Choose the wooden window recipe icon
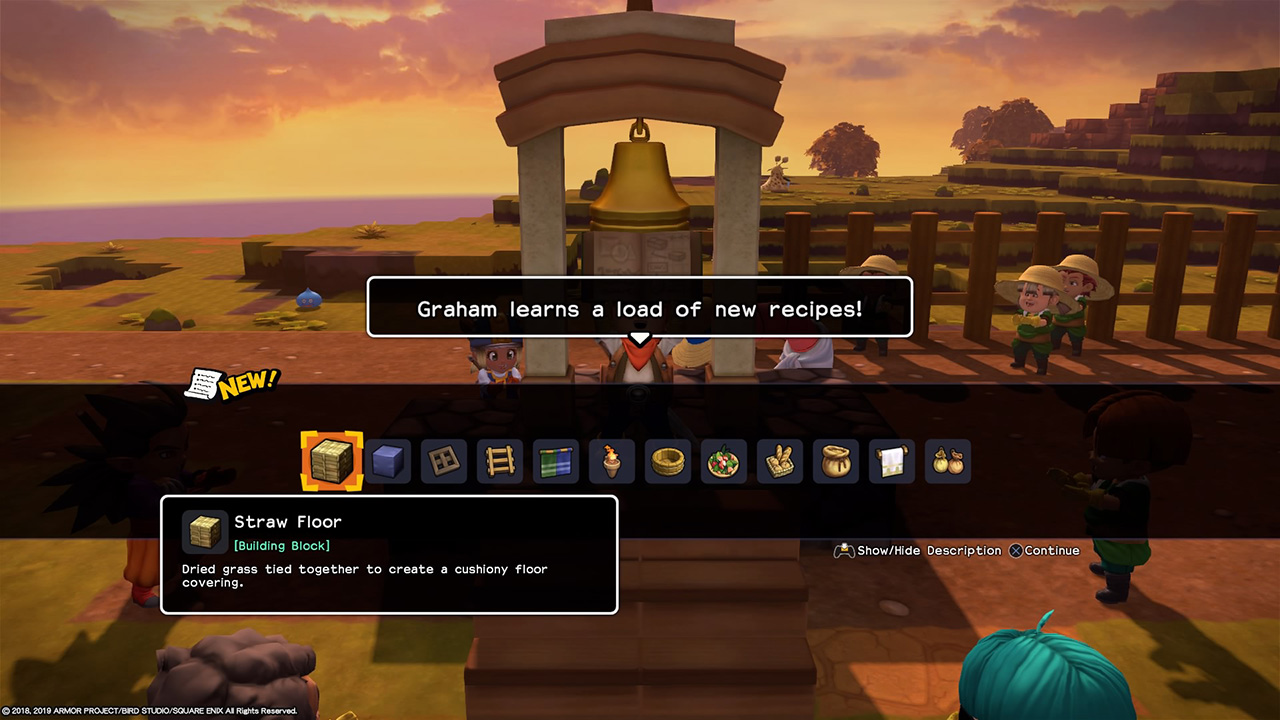This screenshot has height=720, width=1280. pyautogui.click(x=443, y=461)
